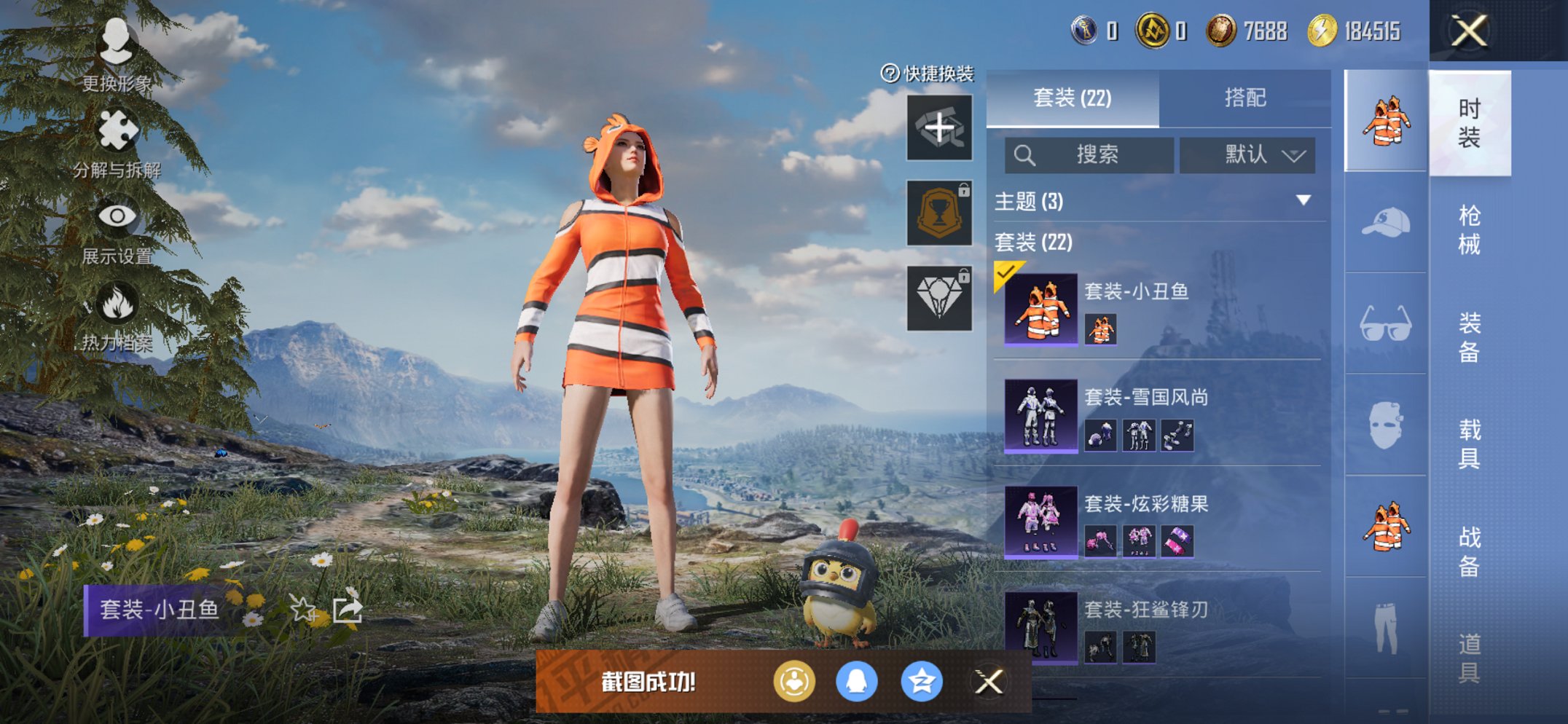Select the 套装 (22) tab
Viewport: 1568px width, 724px height.
click(1072, 98)
